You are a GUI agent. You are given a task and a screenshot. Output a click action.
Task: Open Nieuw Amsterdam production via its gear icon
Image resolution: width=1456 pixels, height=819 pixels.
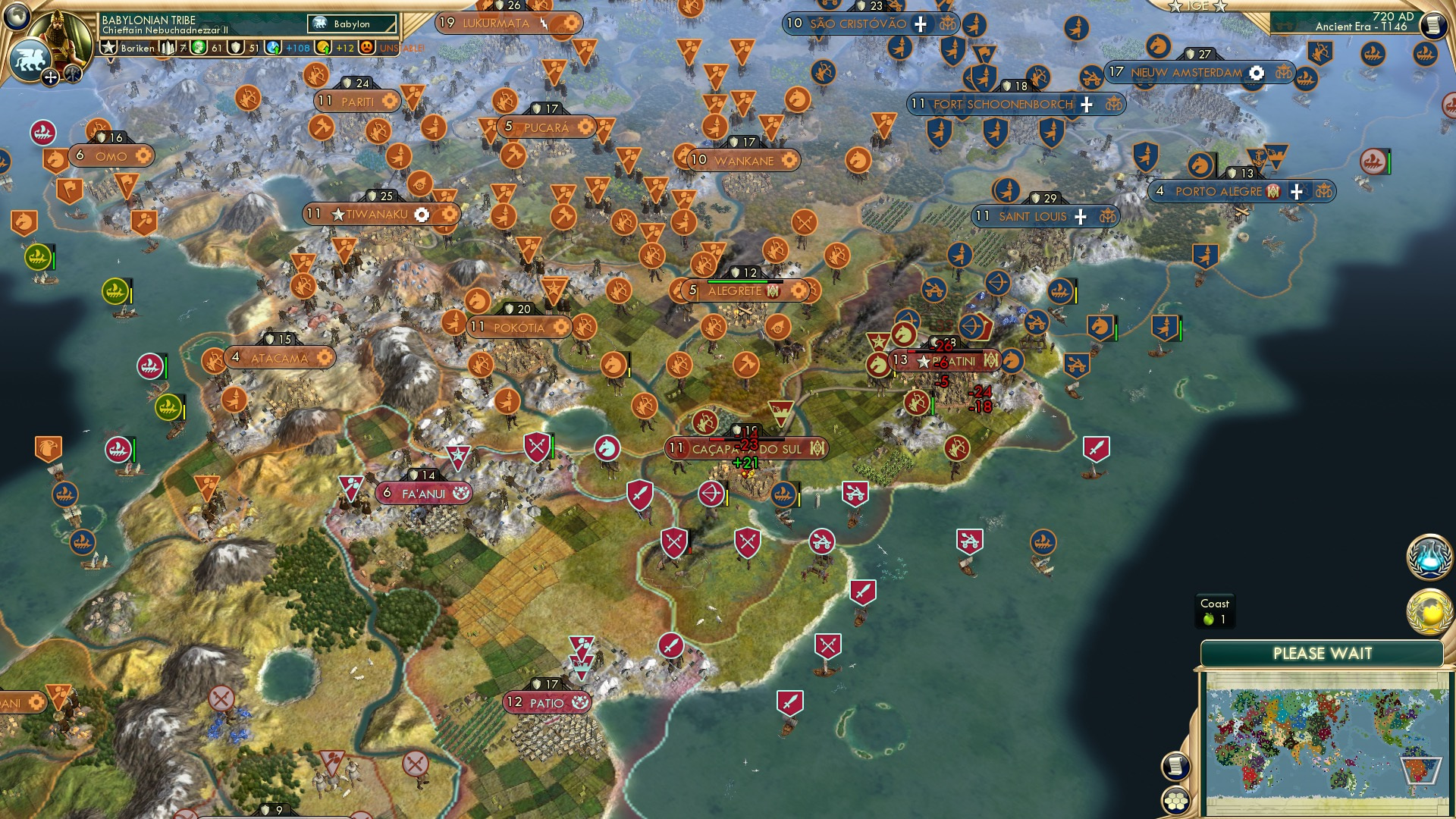[x=1255, y=73]
